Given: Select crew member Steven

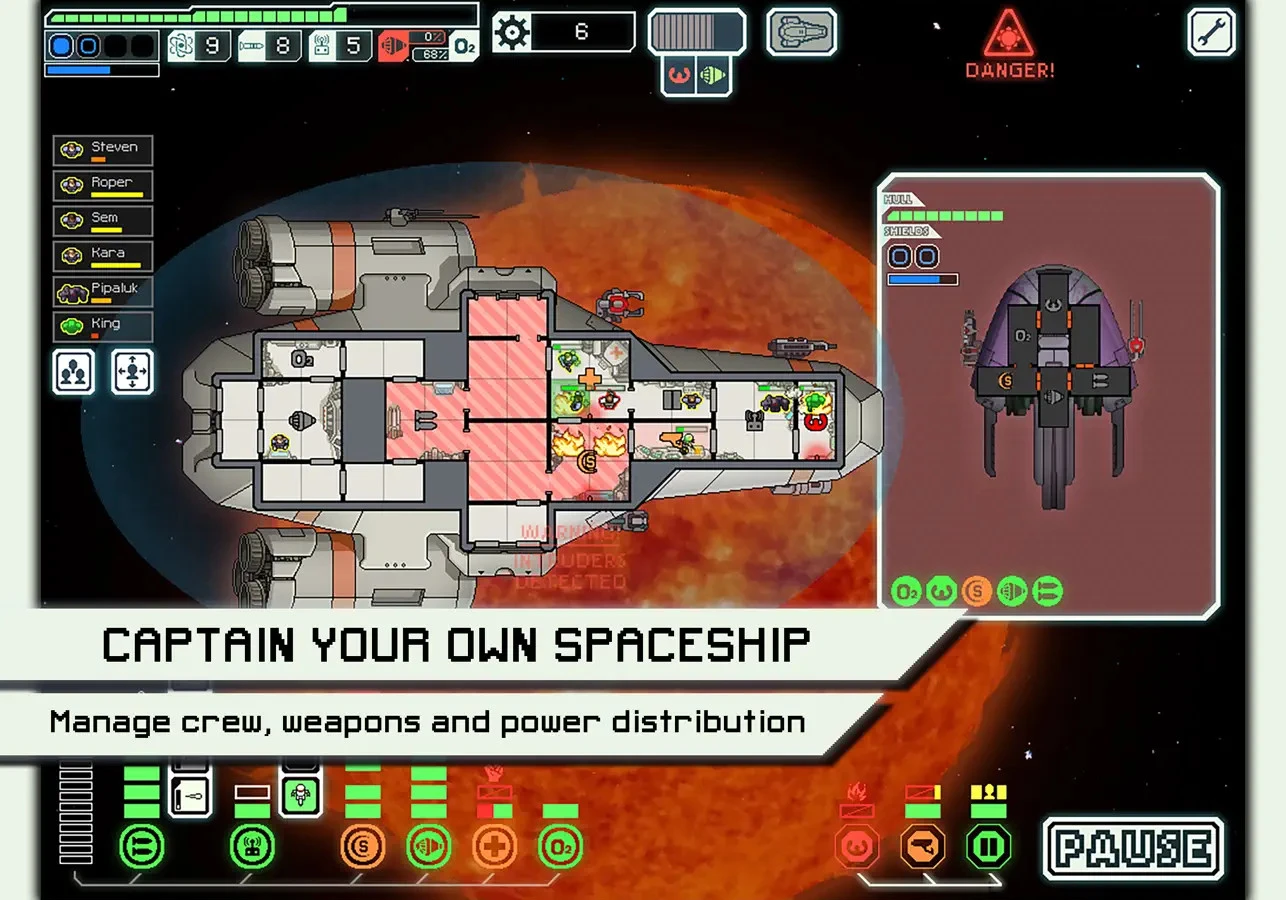Looking at the screenshot, I should click(x=103, y=150).
